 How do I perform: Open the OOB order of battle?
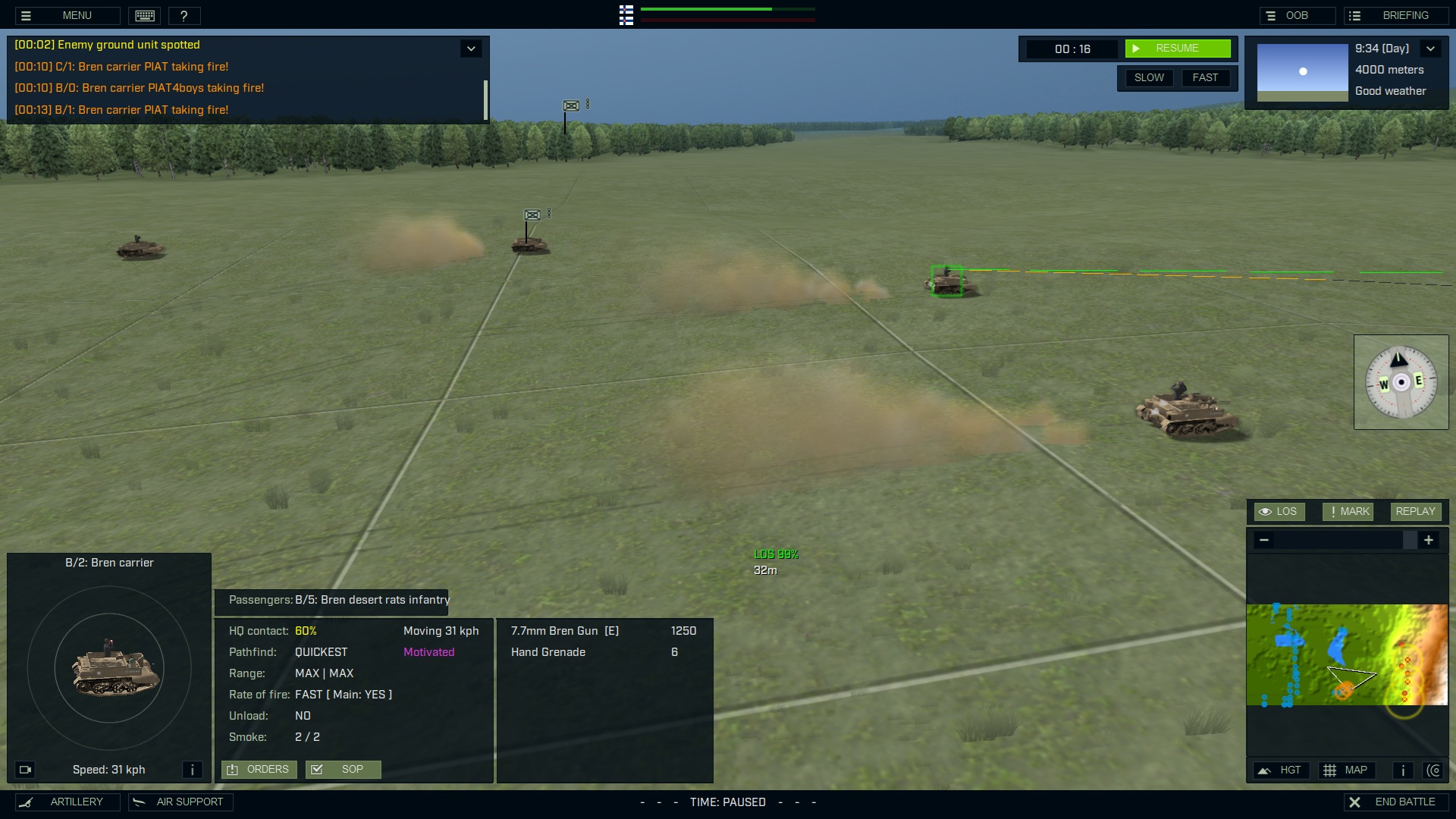1297,15
